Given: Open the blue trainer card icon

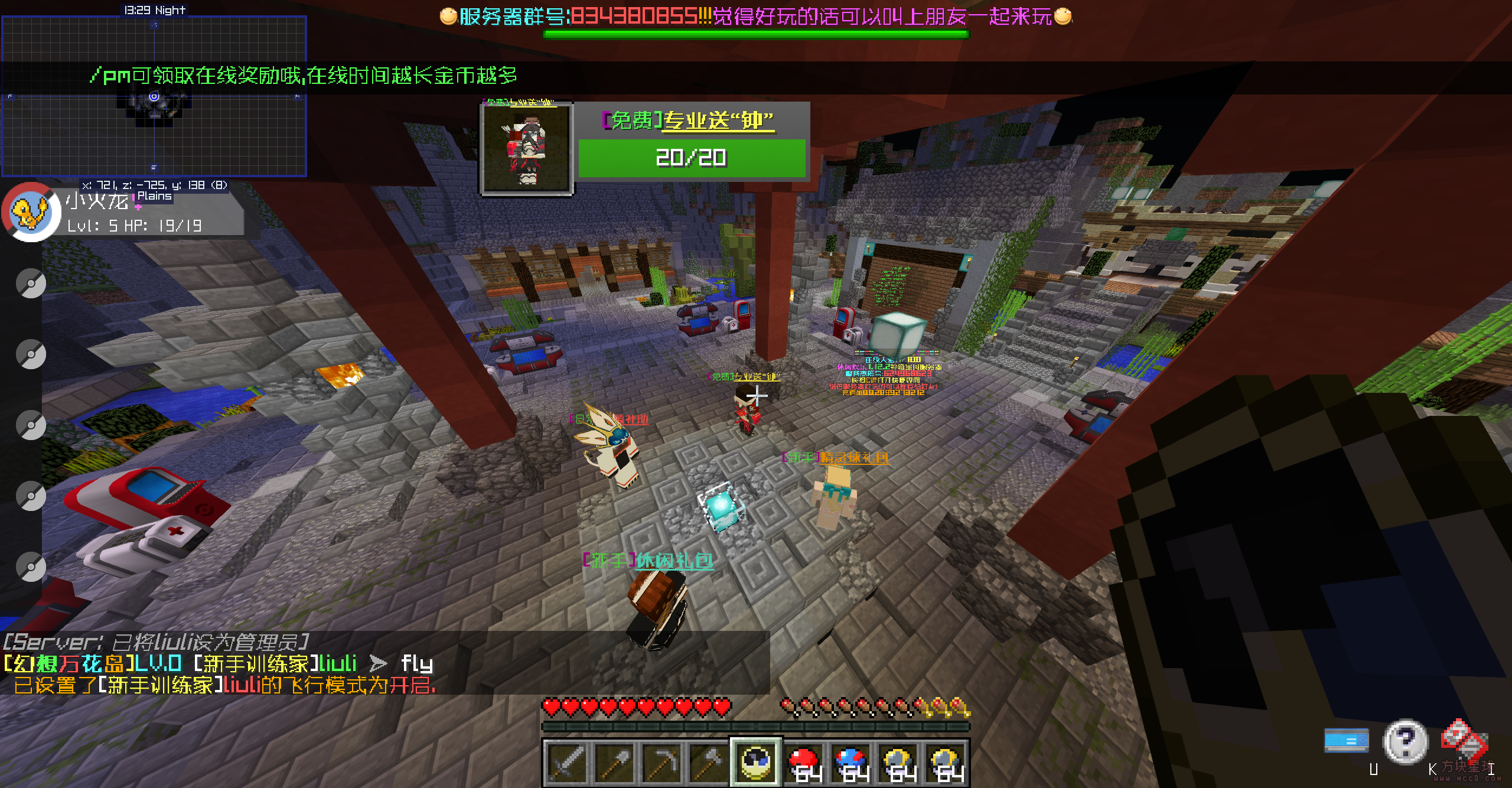Looking at the screenshot, I should click(x=1346, y=740).
